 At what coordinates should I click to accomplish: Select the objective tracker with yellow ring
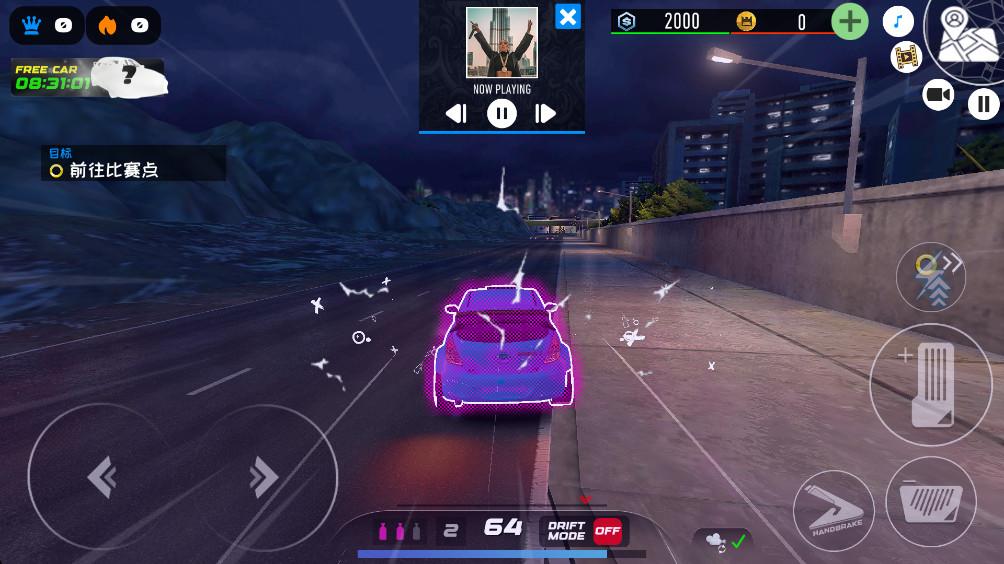pyautogui.click(x=135, y=163)
